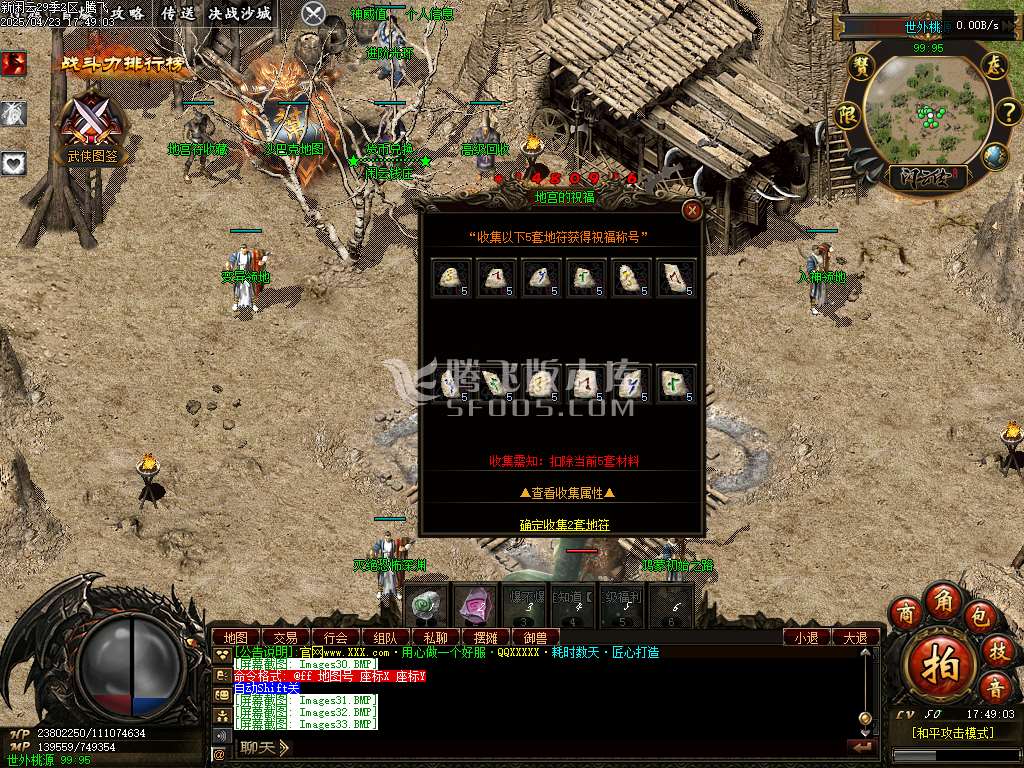Viewport: 1024px width, 768px height.
Task: Use the pink gem hotbar item
Action: click(x=475, y=606)
